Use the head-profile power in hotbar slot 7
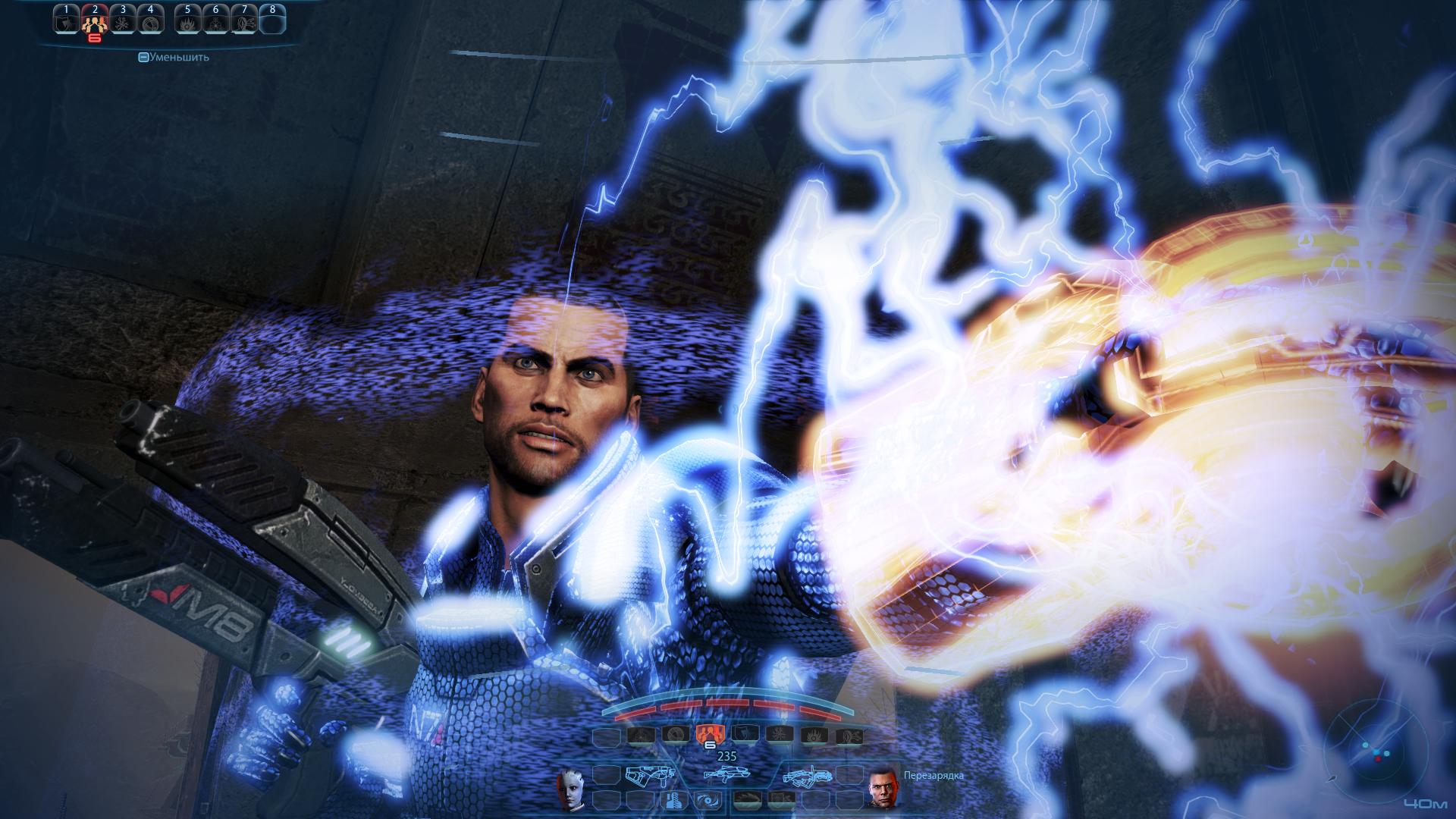 pyautogui.click(x=243, y=23)
